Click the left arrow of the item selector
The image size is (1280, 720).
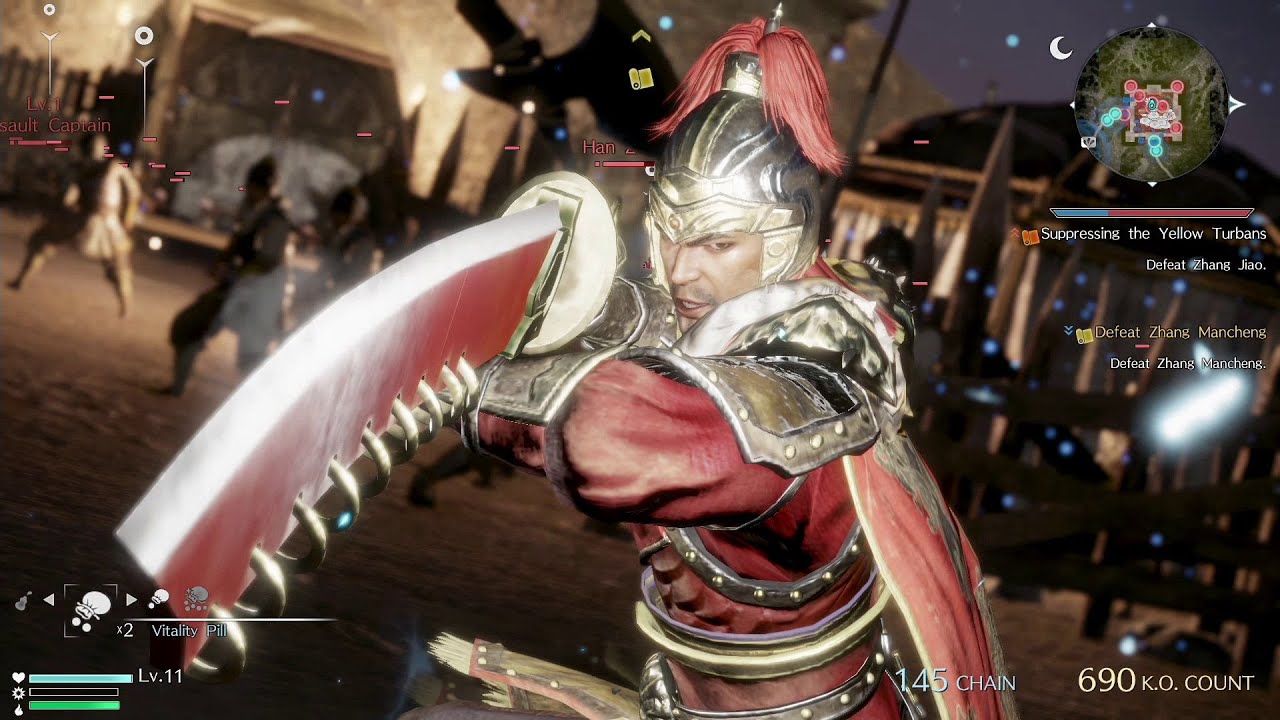(49, 599)
